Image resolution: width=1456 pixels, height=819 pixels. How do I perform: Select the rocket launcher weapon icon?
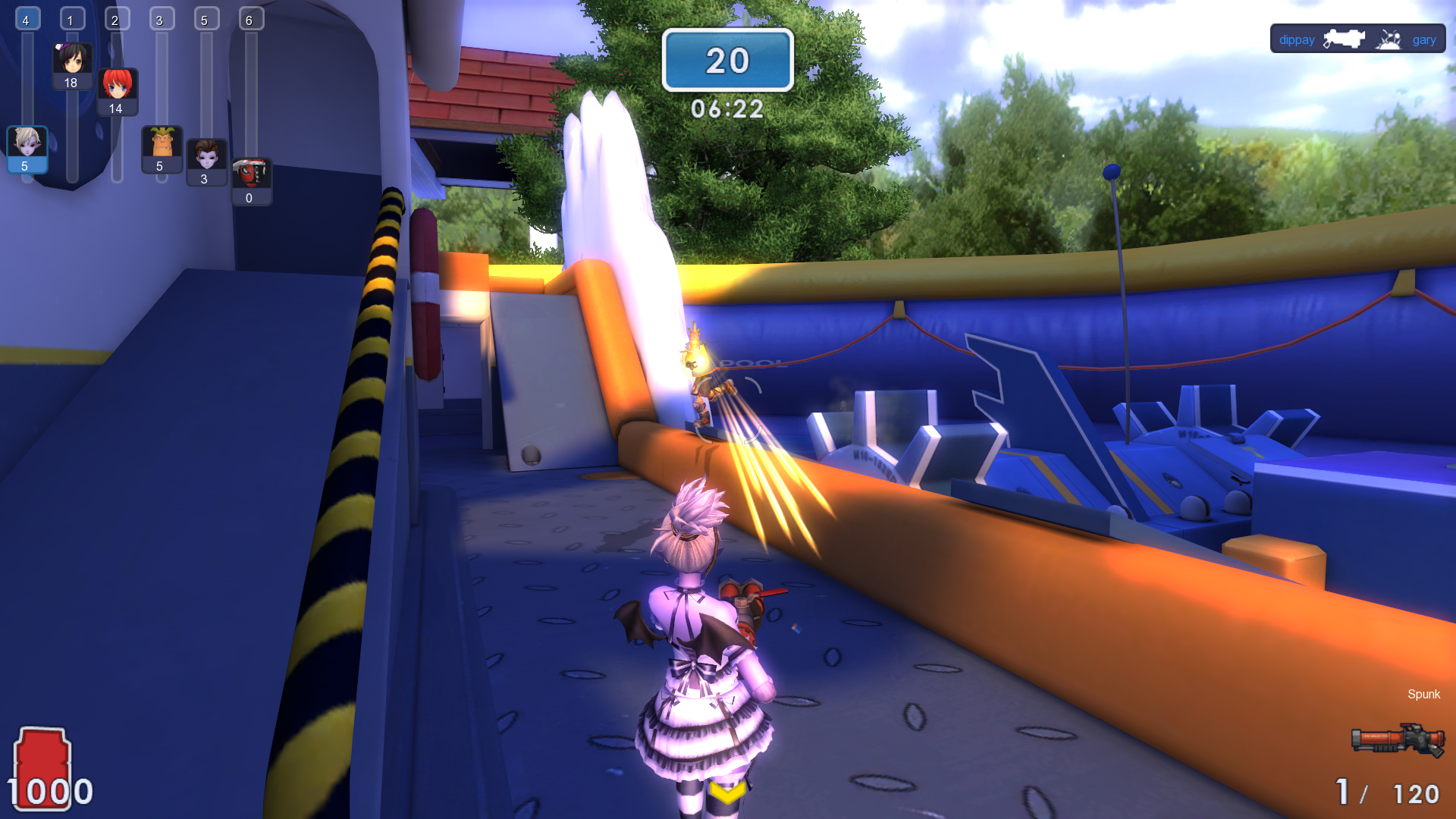click(1397, 739)
